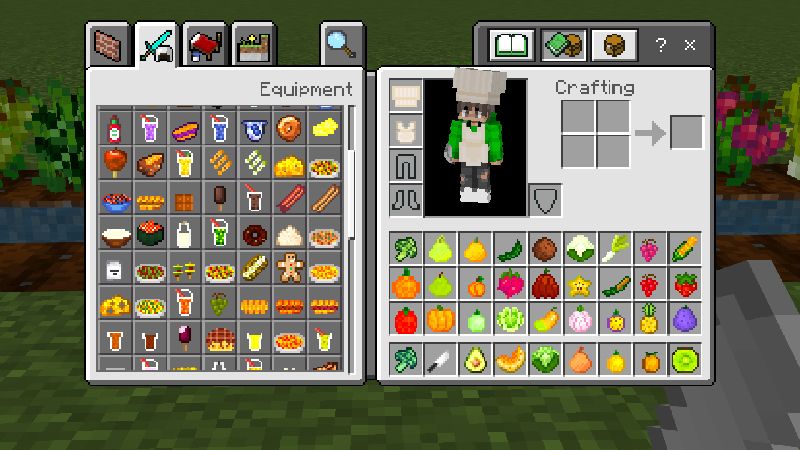Switch to the Nature grass block tab

(252, 45)
